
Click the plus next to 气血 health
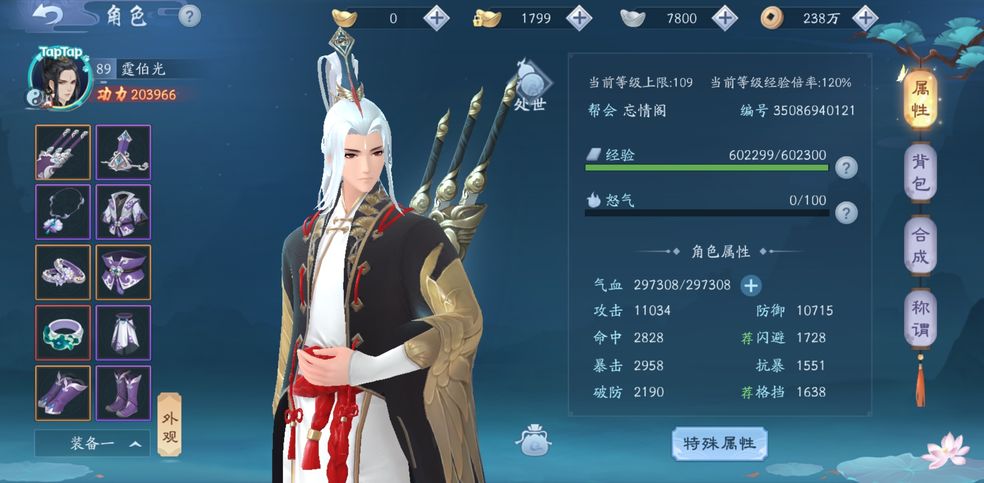(x=750, y=285)
